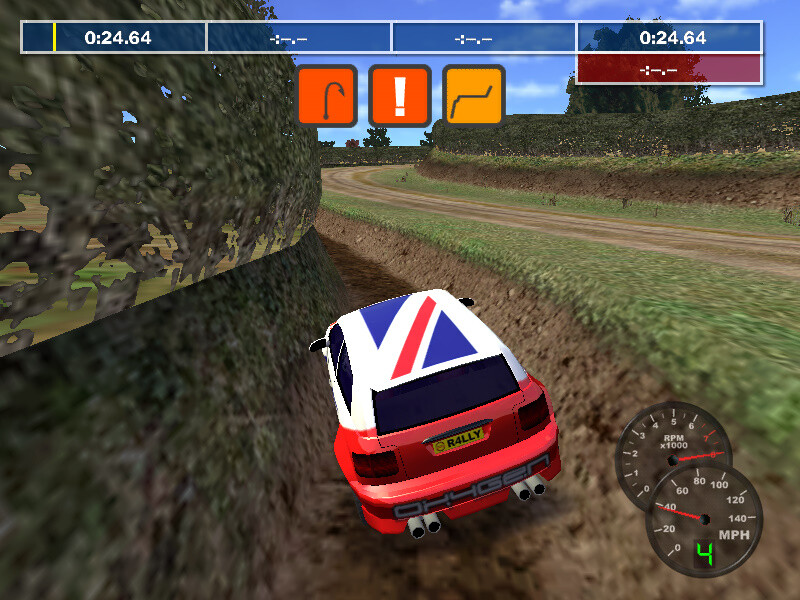Choose the orange zigzag bend pace note icon
800x600 pixels.
(x=473, y=95)
